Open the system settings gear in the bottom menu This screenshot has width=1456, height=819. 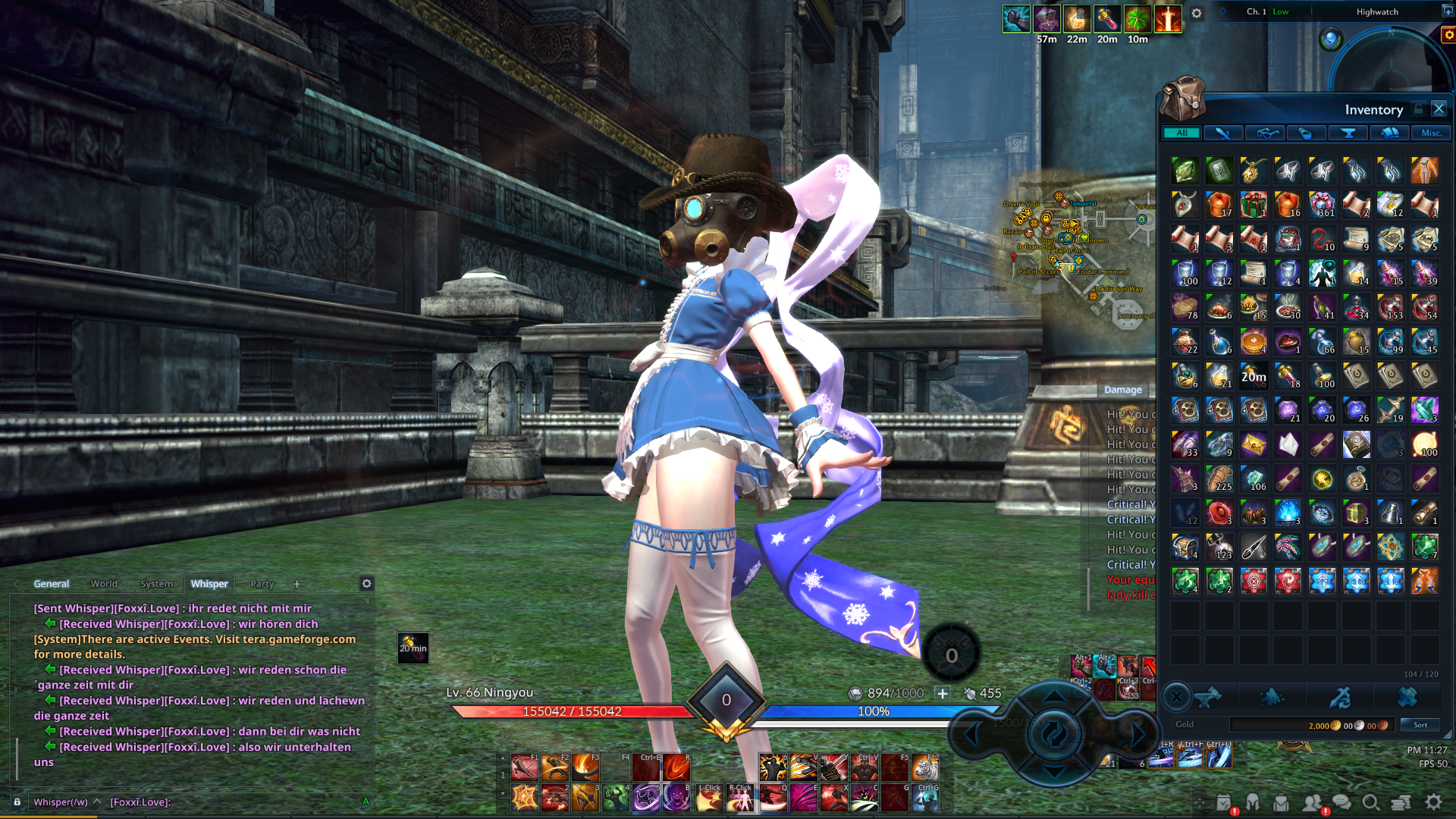point(1433,802)
